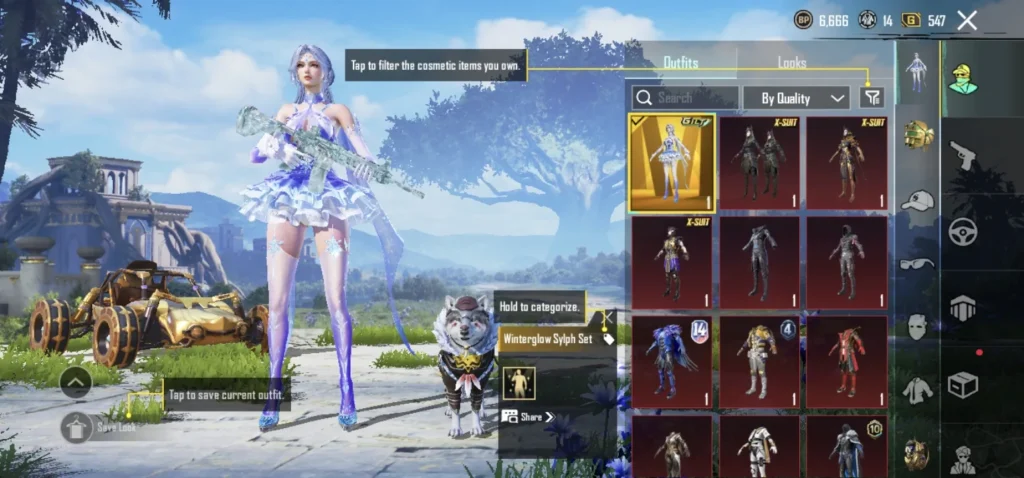Save the current look
The height and width of the screenshot is (478, 1024).
[78, 427]
